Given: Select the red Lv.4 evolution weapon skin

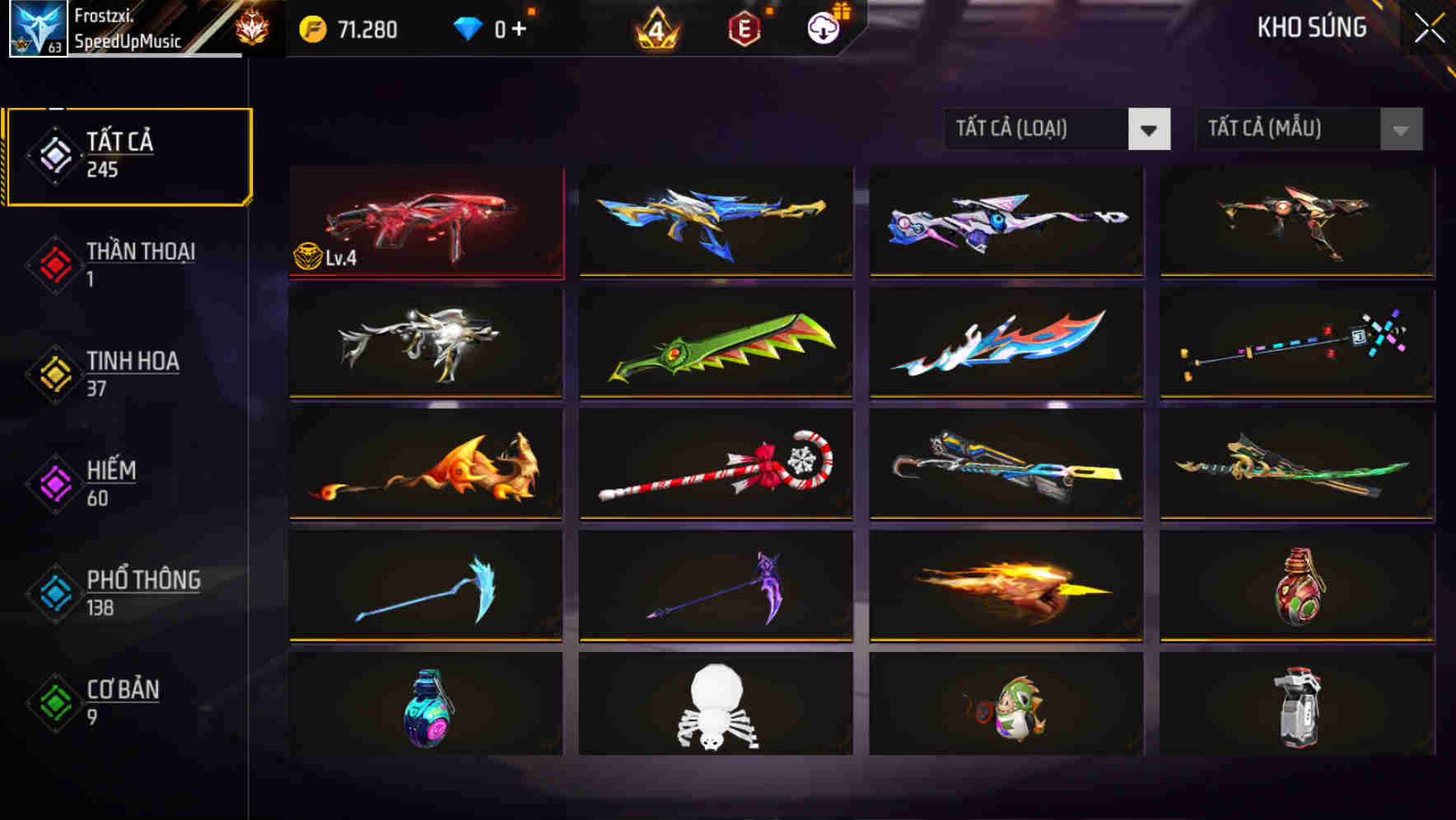Looking at the screenshot, I should point(425,222).
